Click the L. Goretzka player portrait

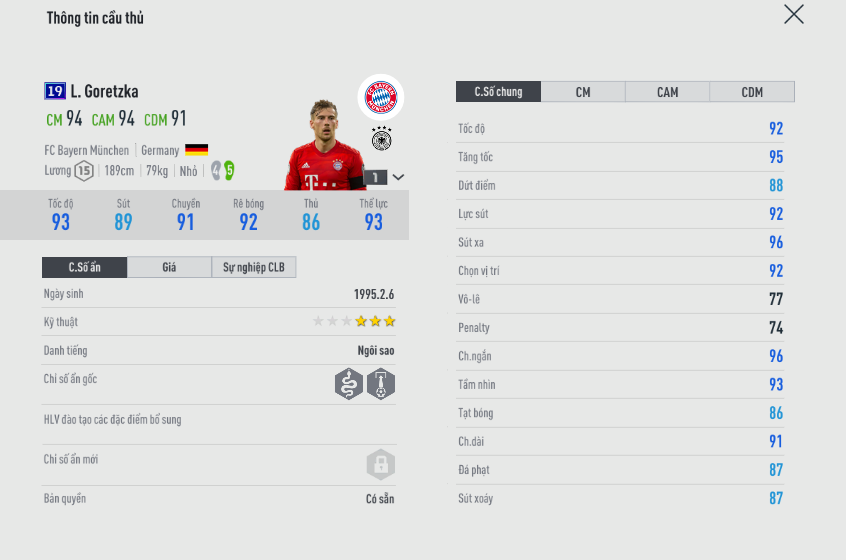pos(322,145)
